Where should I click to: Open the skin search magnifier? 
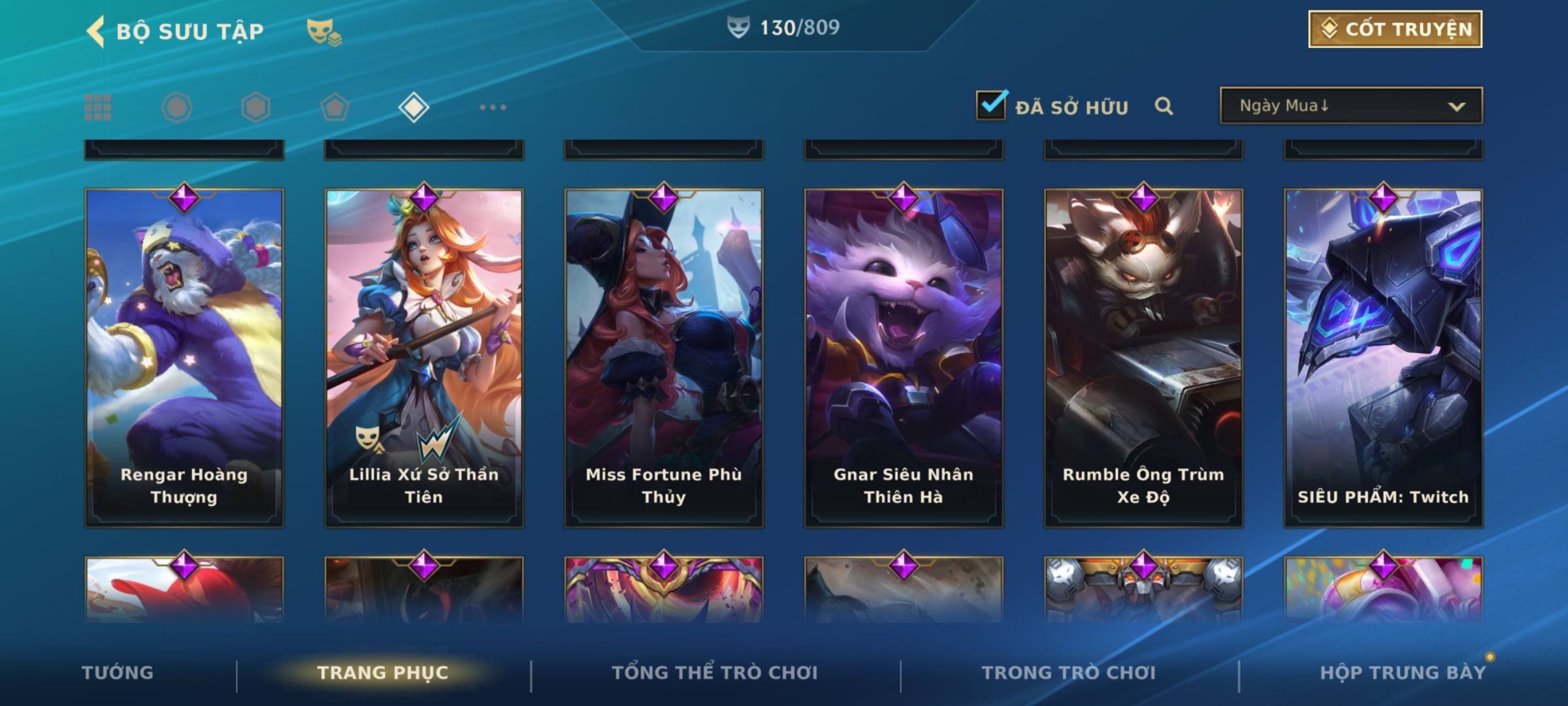(1164, 106)
